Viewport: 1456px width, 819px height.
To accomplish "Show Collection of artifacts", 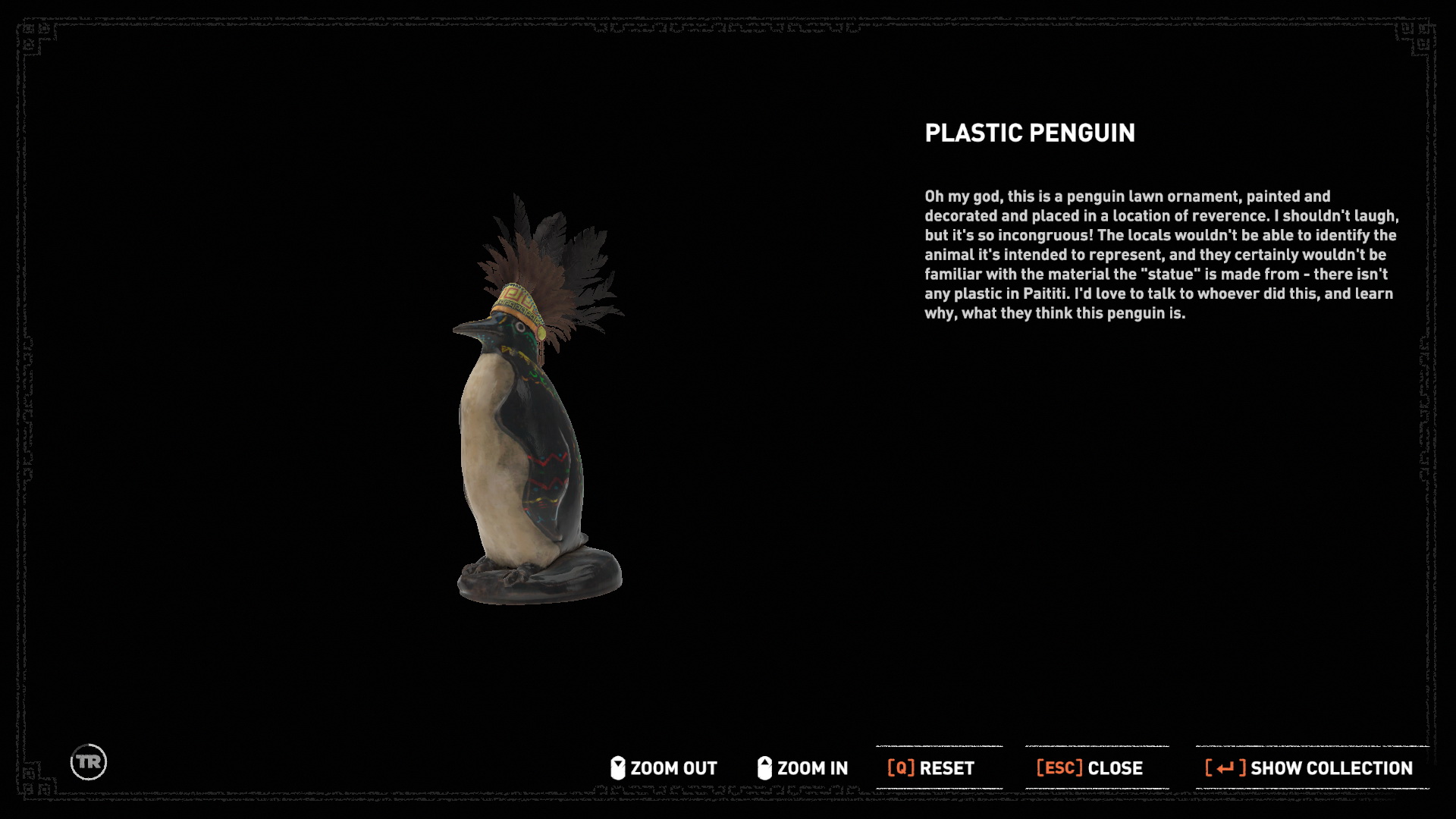I will click(1309, 768).
